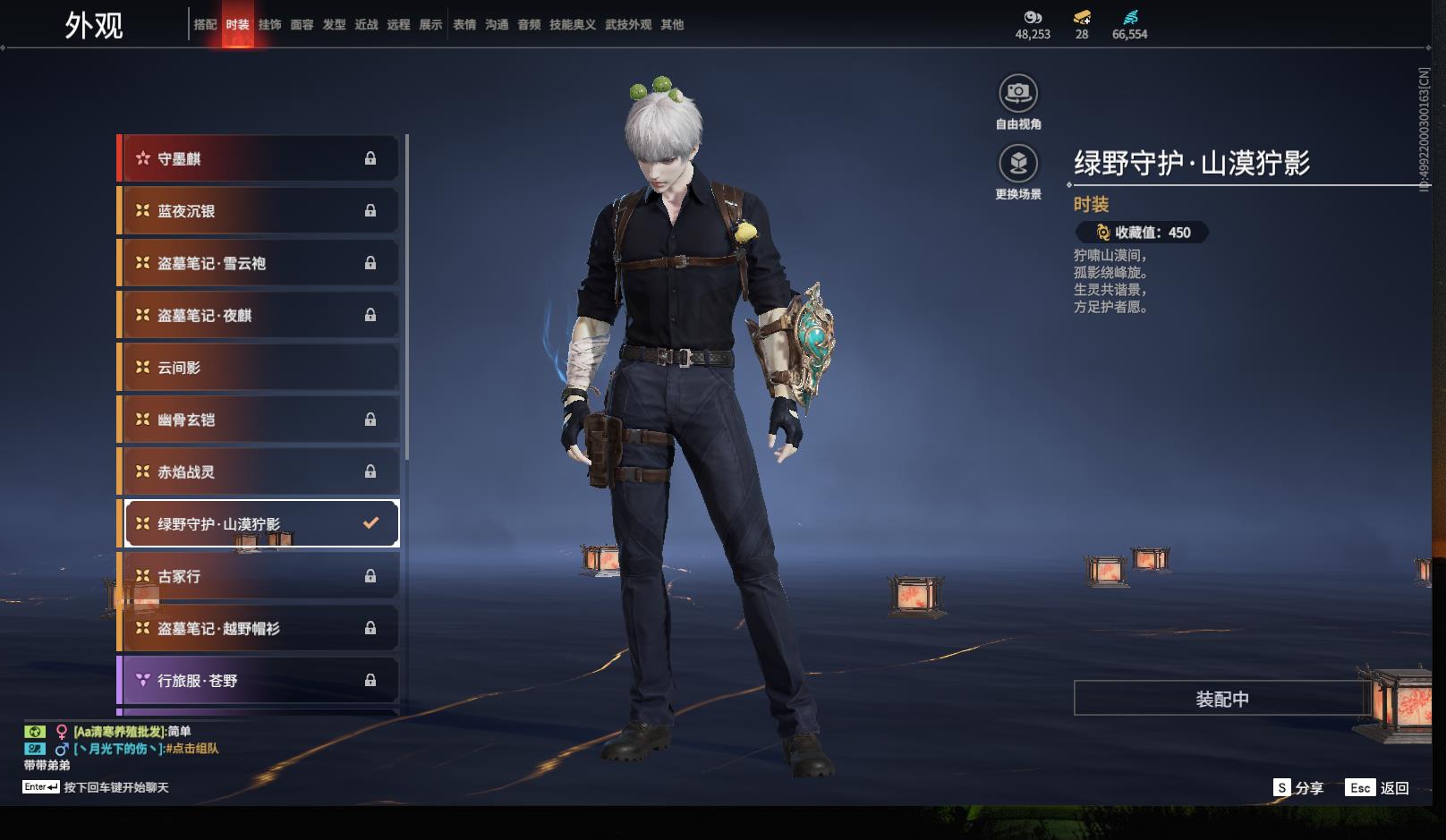1446x840 pixels.
Task: Switch to the 面容 face tab
Action: pos(302,25)
